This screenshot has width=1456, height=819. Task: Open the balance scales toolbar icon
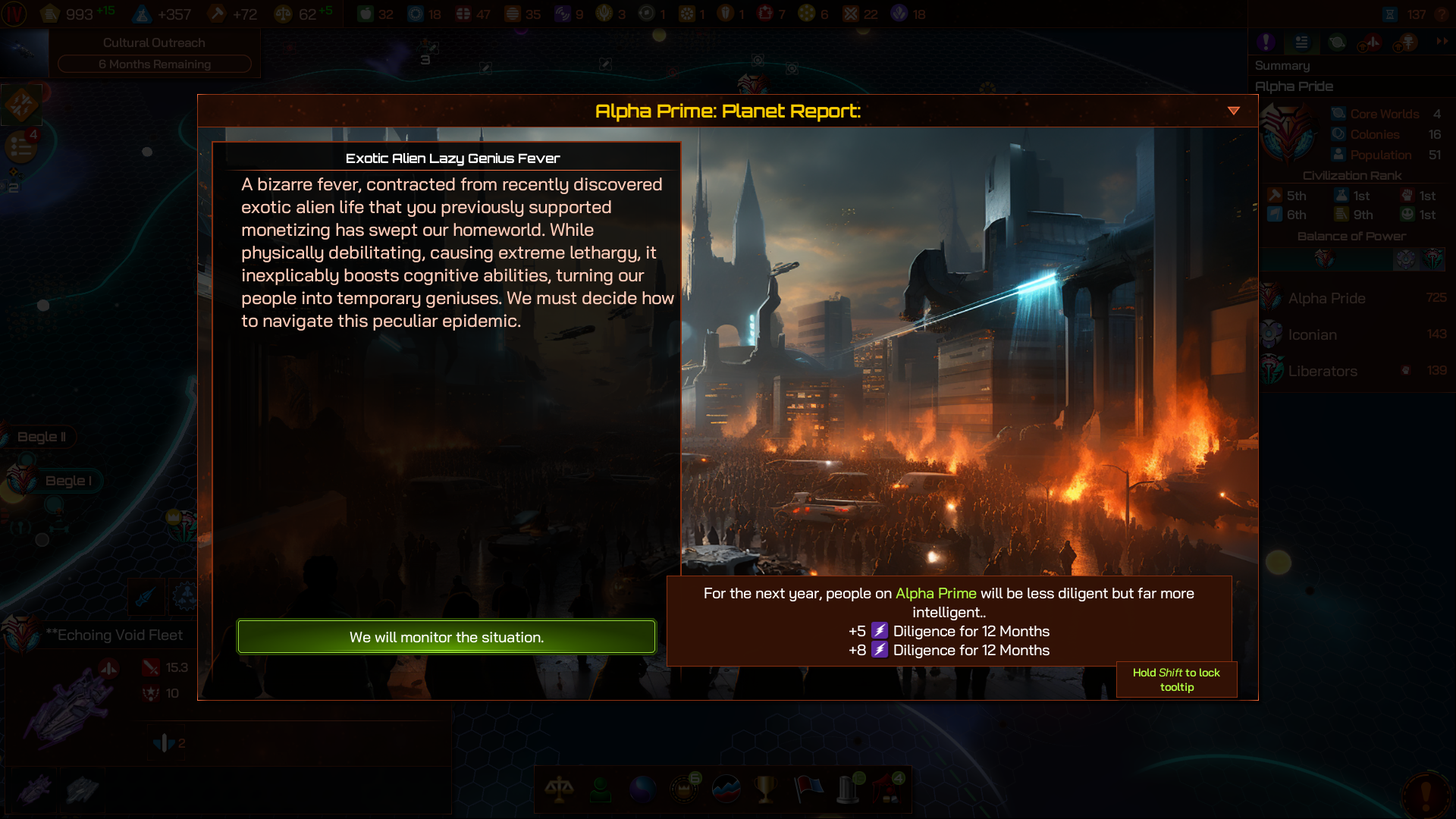(x=560, y=789)
